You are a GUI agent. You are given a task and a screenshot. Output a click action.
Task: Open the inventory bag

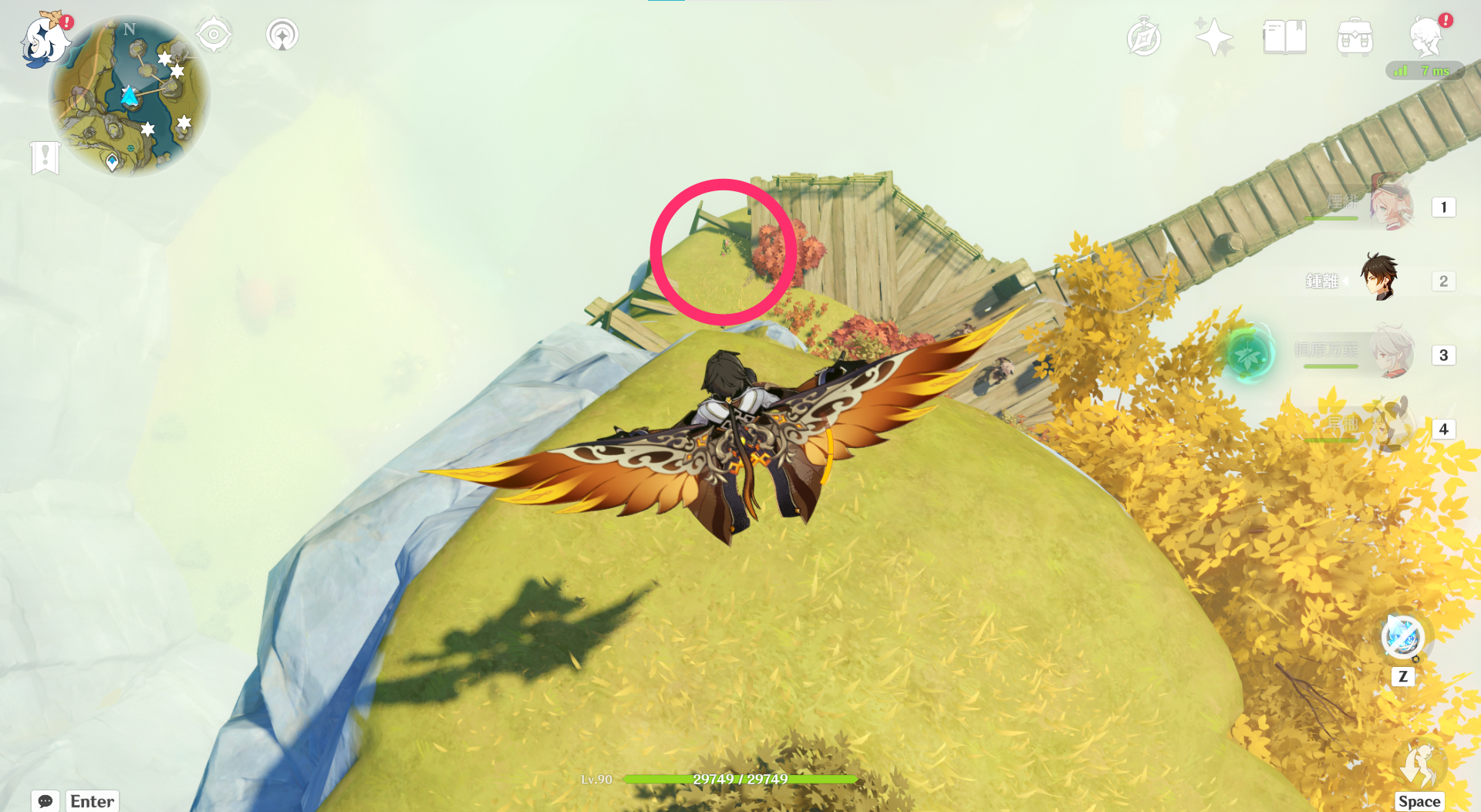click(x=1355, y=36)
